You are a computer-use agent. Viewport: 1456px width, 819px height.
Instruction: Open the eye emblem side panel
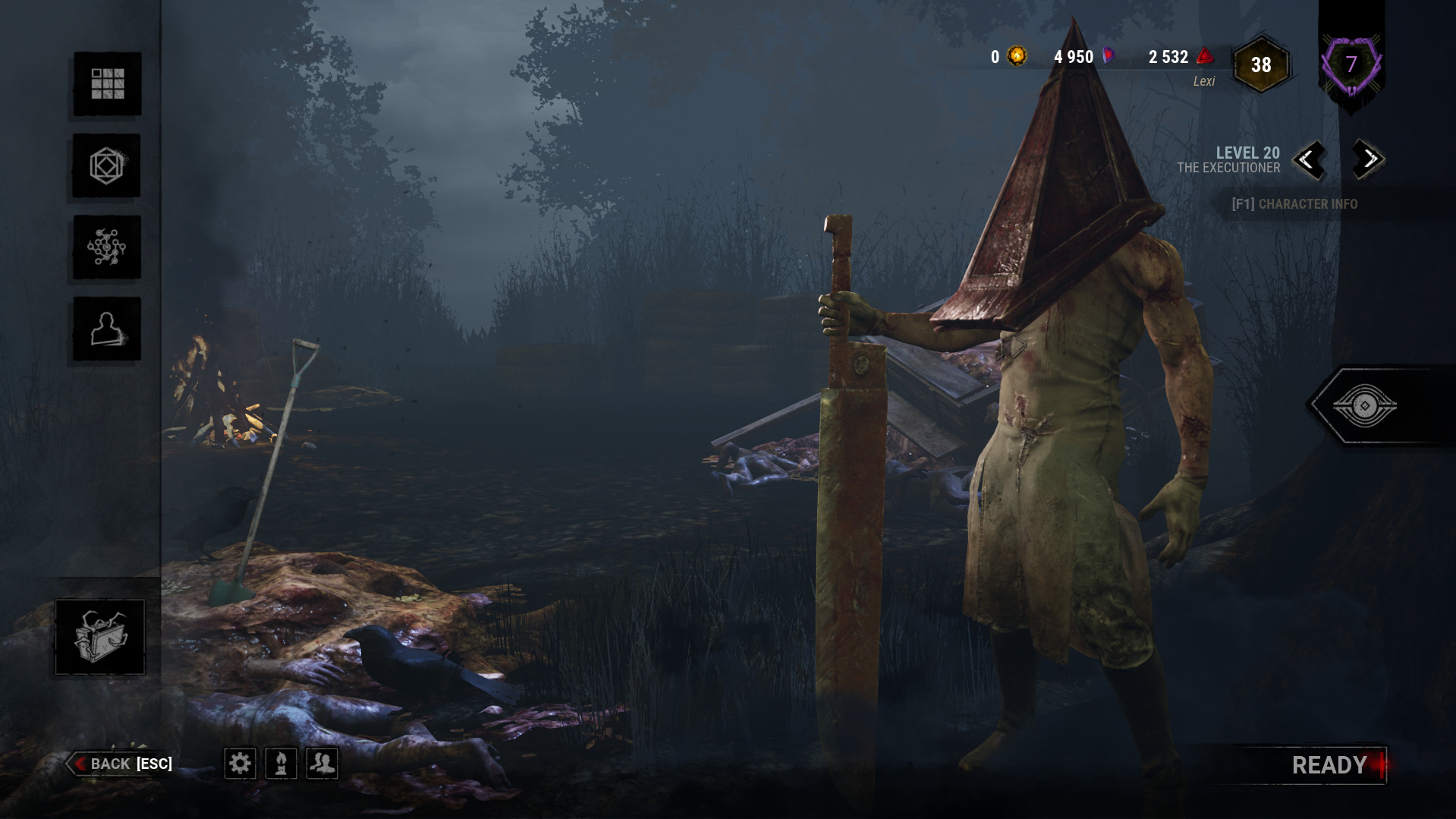click(1364, 406)
